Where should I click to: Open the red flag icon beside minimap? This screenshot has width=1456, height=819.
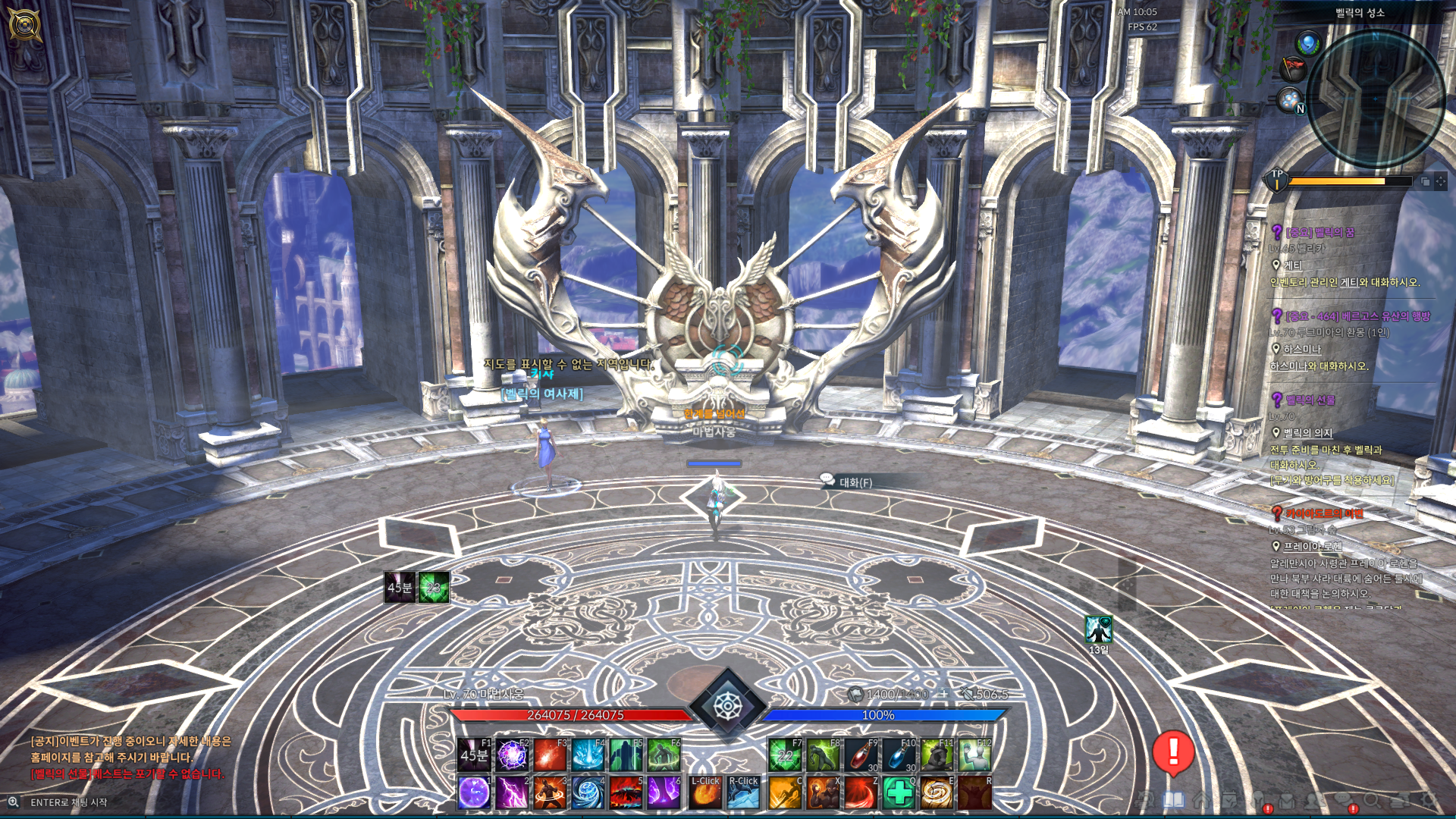[1292, 70]
